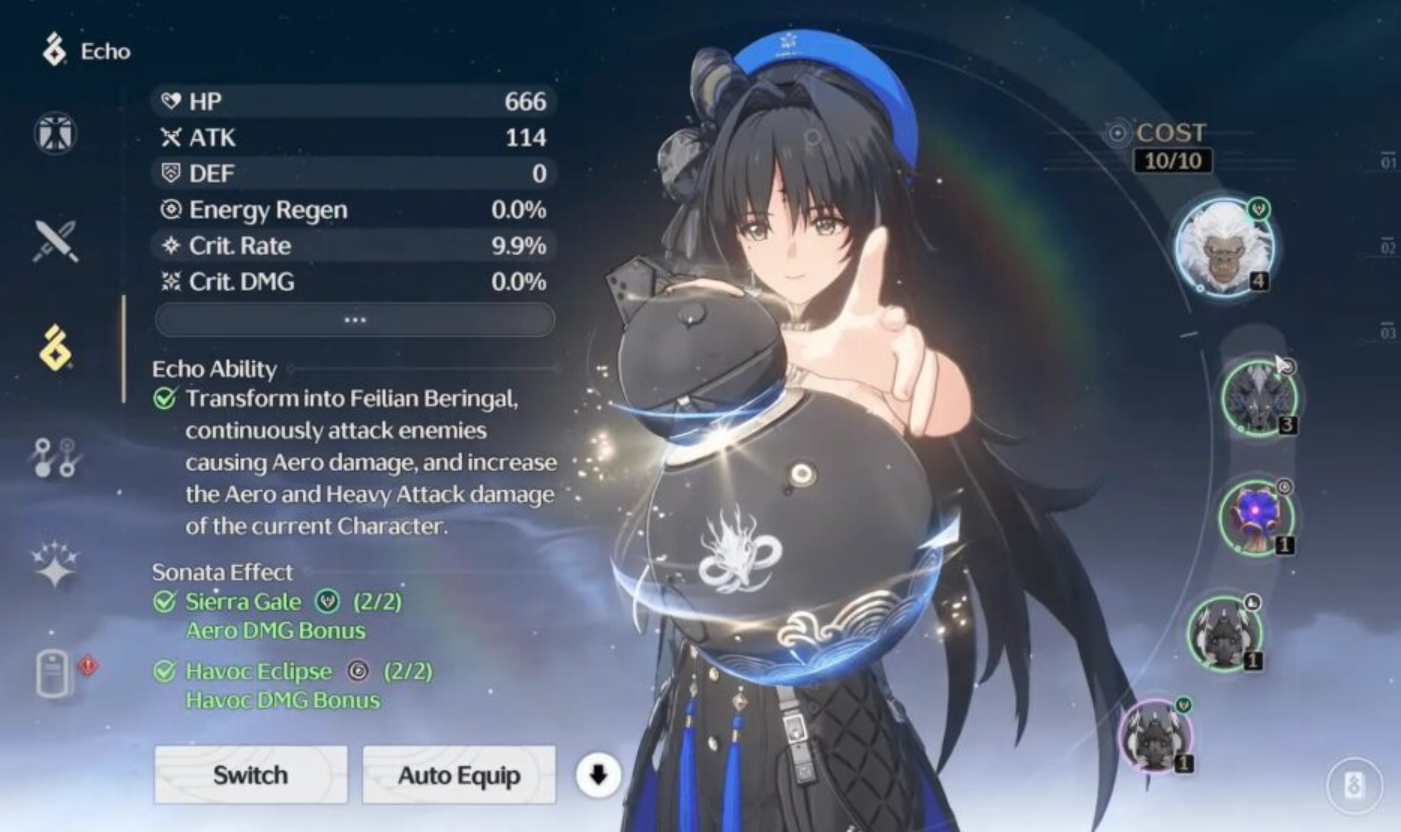Open the skill nodes tab
This screenshot has width=1401, height=832.
pos(55,458)
